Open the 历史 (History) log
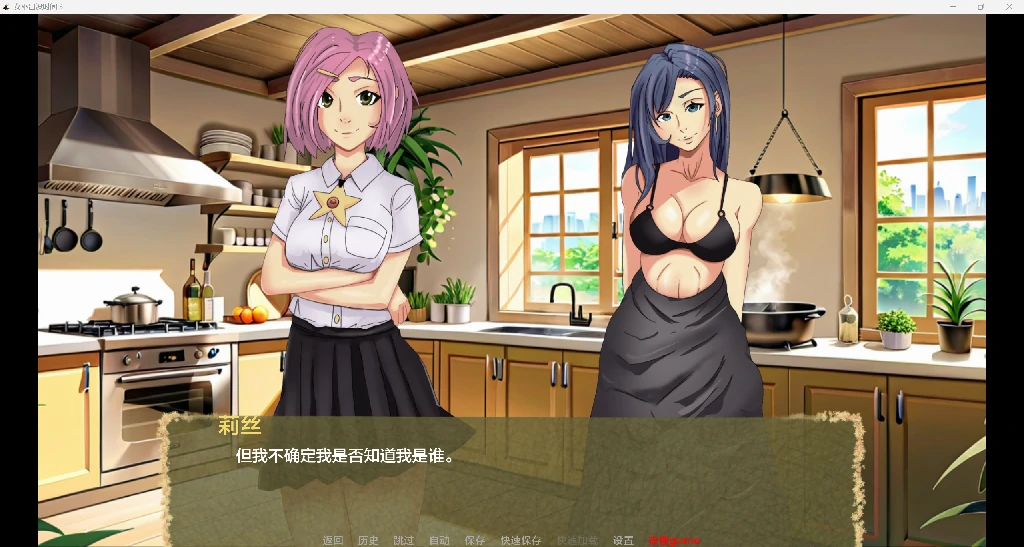 pos(368,540)
